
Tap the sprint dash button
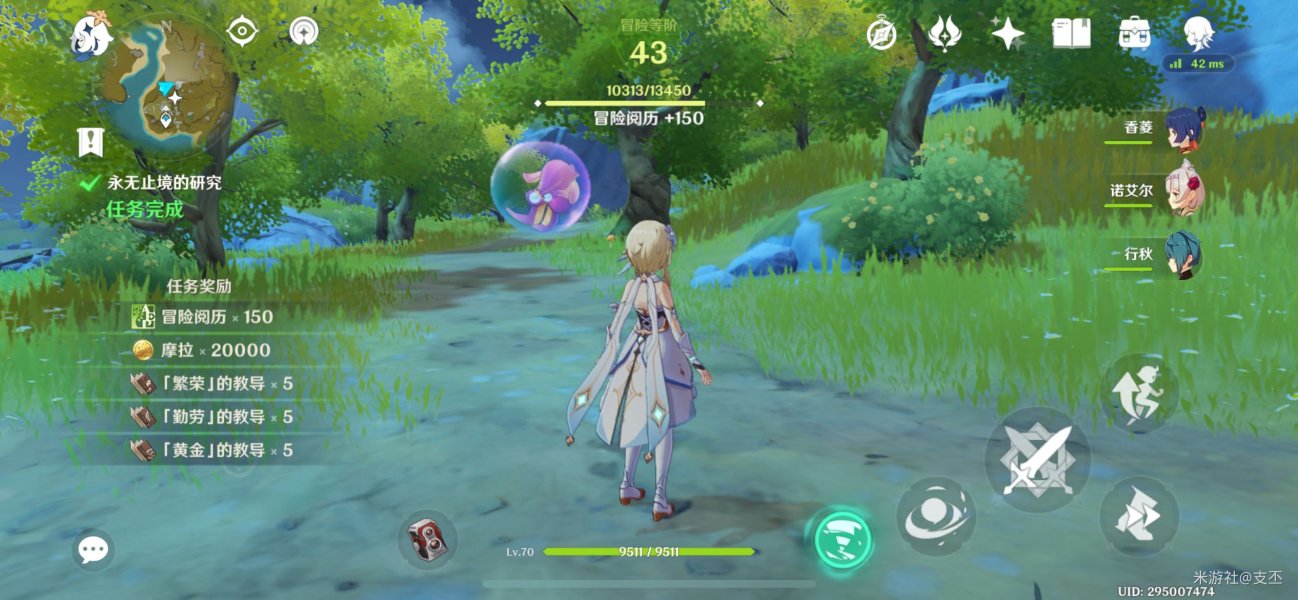[1138, 516]
